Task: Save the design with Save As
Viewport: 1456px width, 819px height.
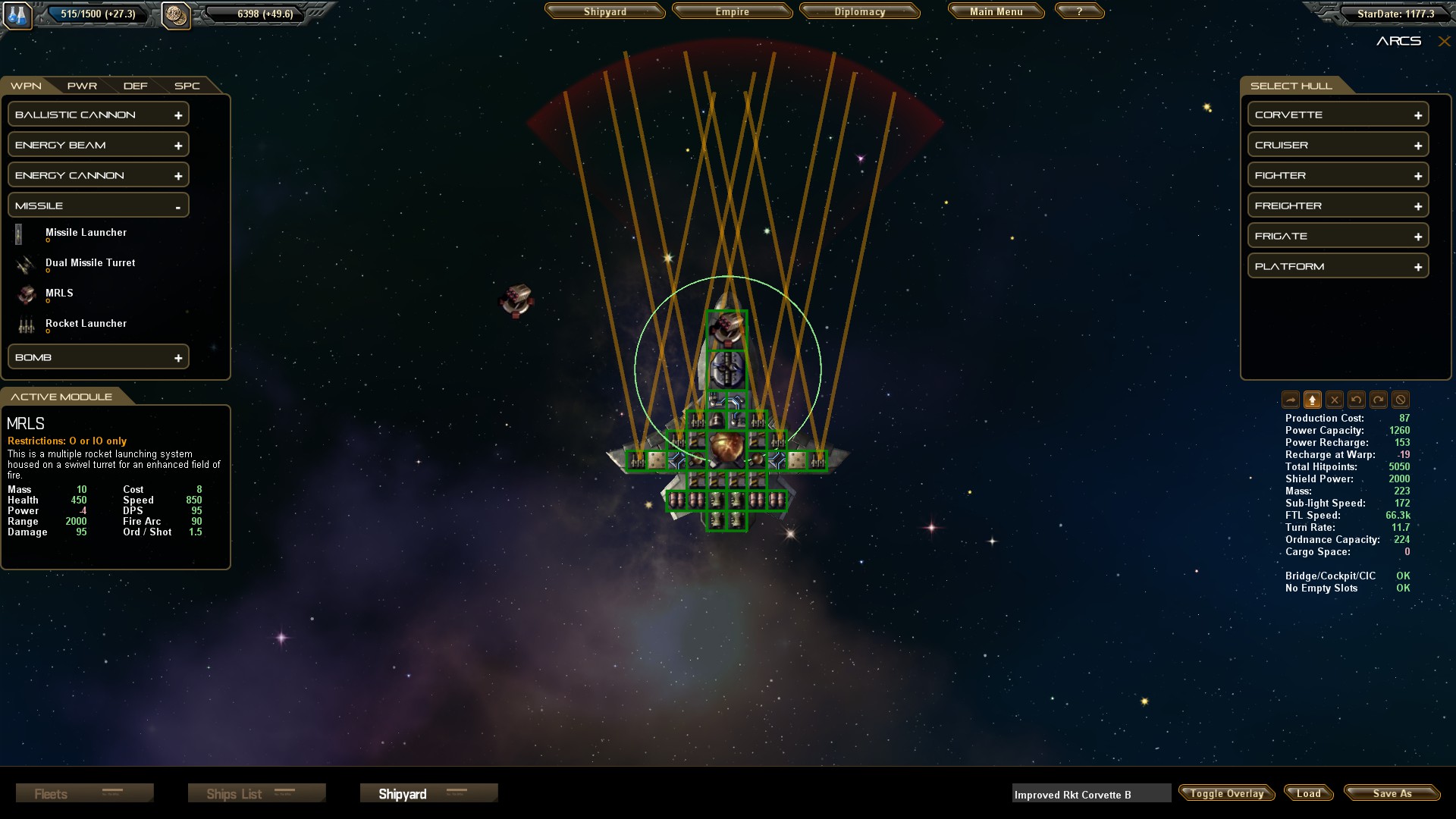Action: click(1392, 793)
